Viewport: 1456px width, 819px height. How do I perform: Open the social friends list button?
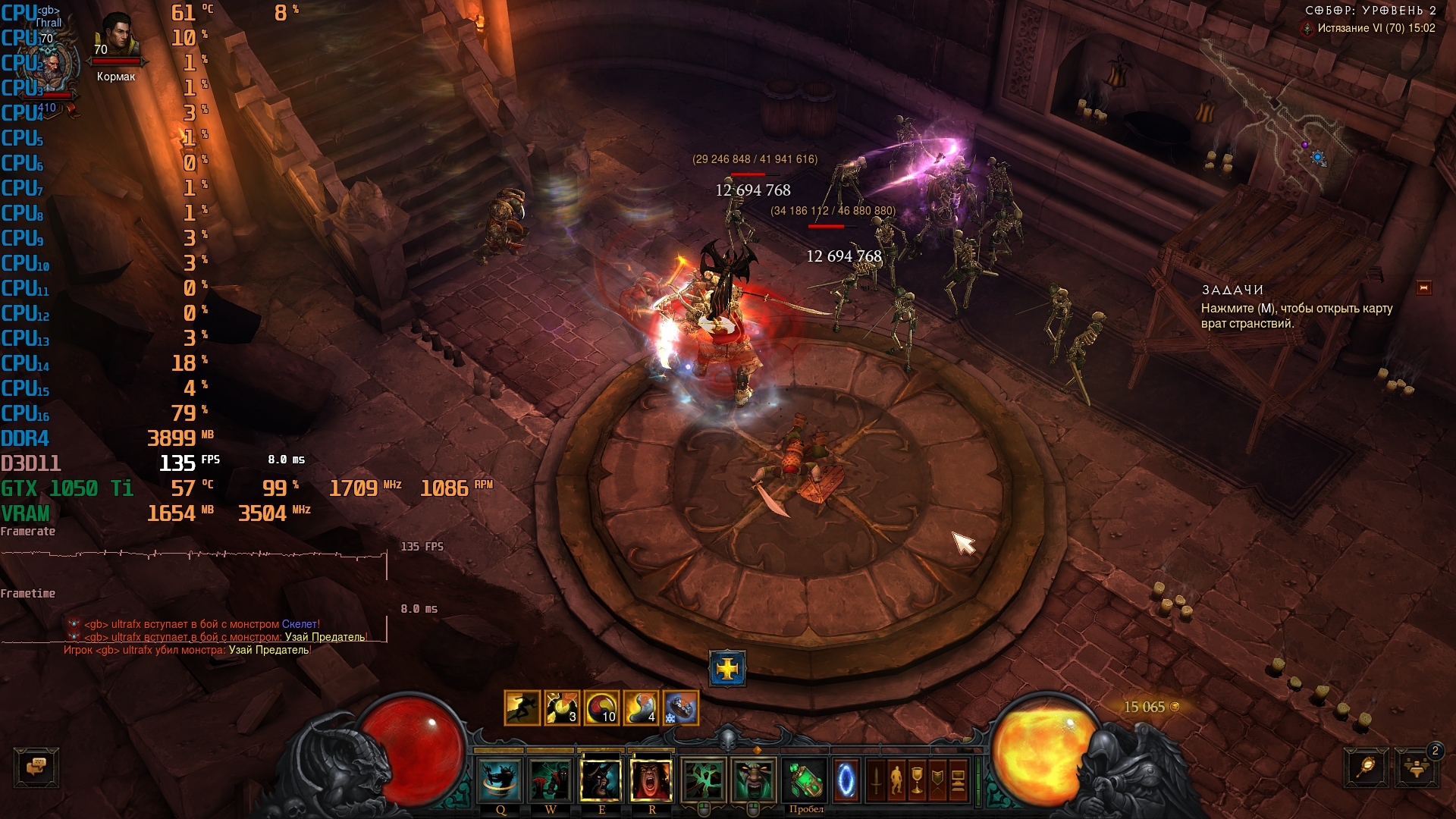[1416, 767]
